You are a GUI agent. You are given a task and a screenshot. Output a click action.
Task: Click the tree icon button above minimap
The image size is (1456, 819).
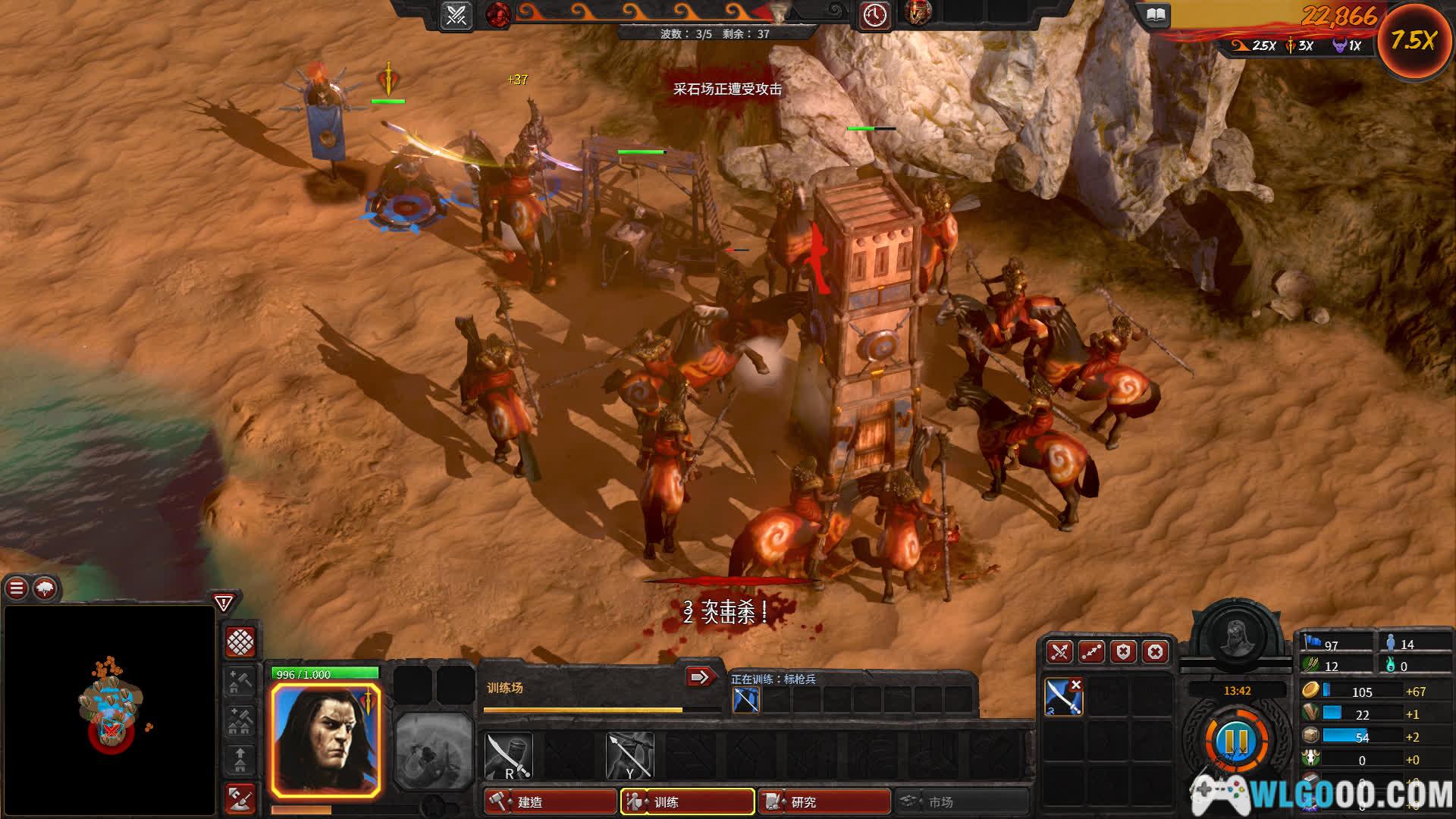(45, 588)
